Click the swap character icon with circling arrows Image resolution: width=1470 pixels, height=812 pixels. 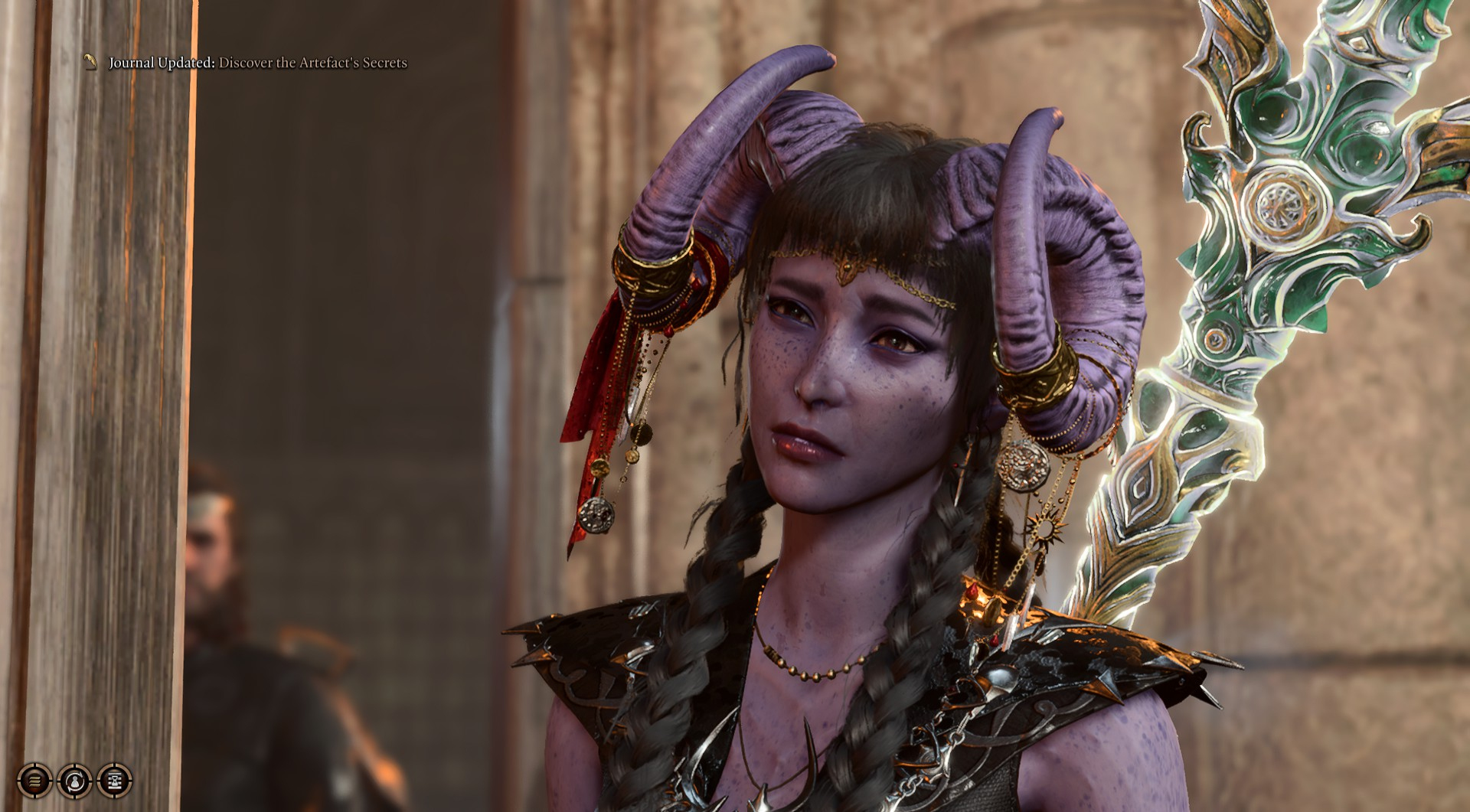click(x=74, y=781)
